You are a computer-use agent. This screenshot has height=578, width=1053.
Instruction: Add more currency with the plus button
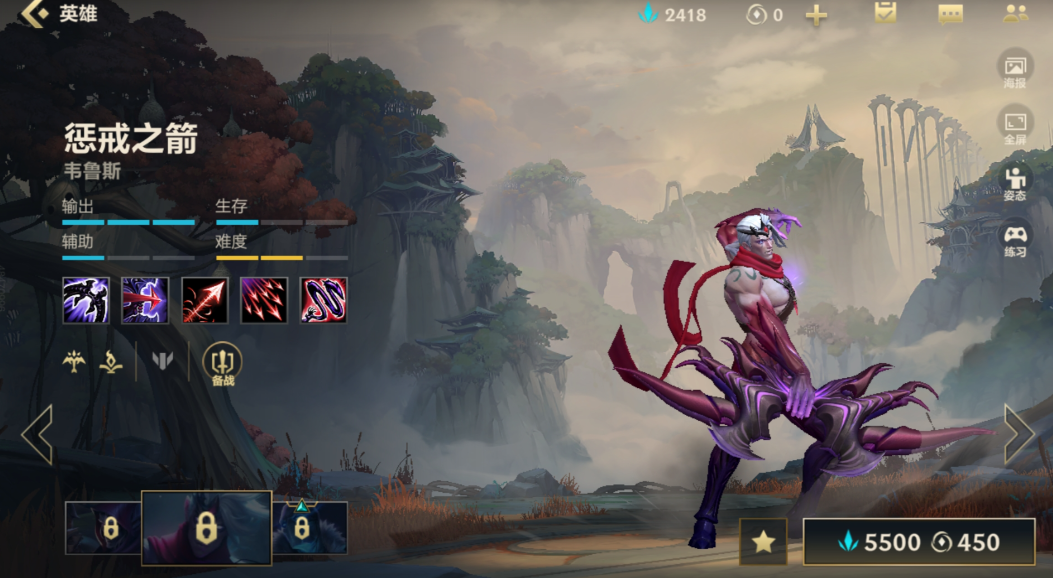tap(816, 15)
